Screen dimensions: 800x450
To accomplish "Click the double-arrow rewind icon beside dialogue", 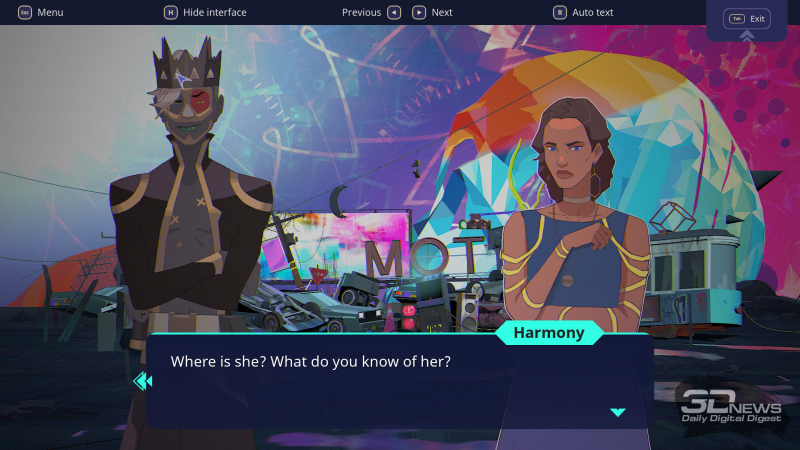I will pyautogui.click(x=142, y=380).
